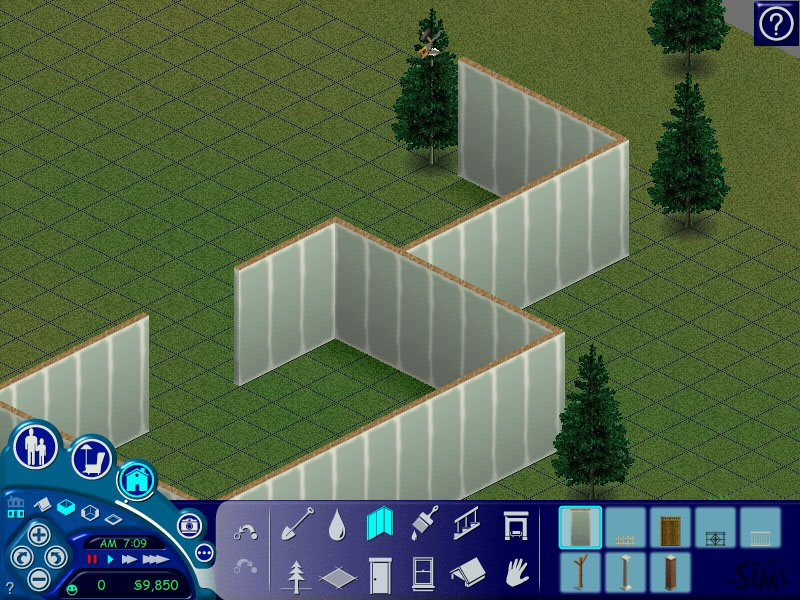800x600 pixels.
Task: Choose the door tool
Action: coord(380,575)
